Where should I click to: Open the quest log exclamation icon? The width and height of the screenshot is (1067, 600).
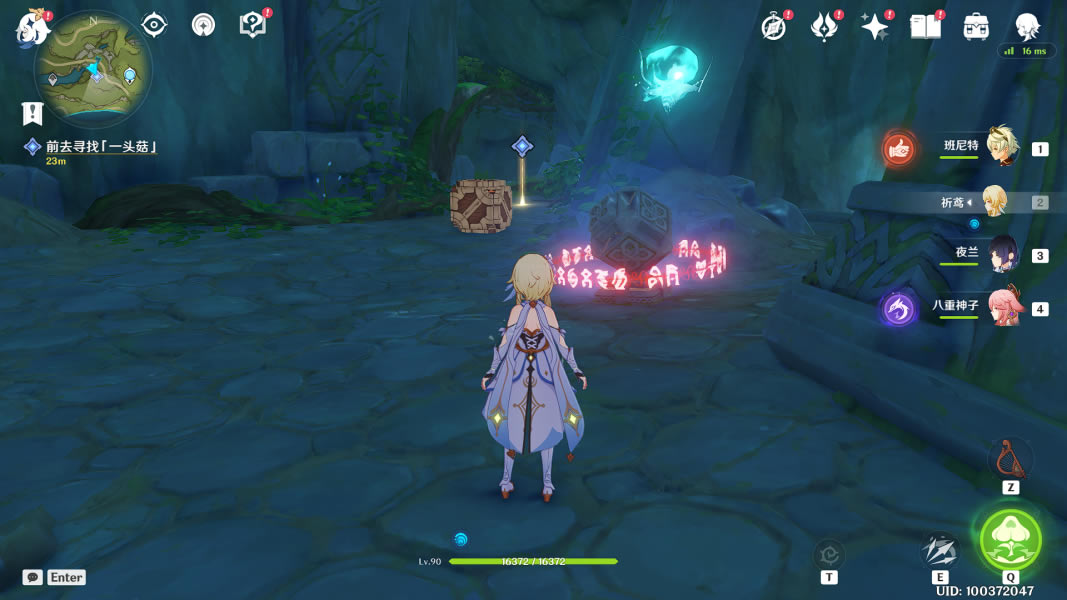[33, 113]
